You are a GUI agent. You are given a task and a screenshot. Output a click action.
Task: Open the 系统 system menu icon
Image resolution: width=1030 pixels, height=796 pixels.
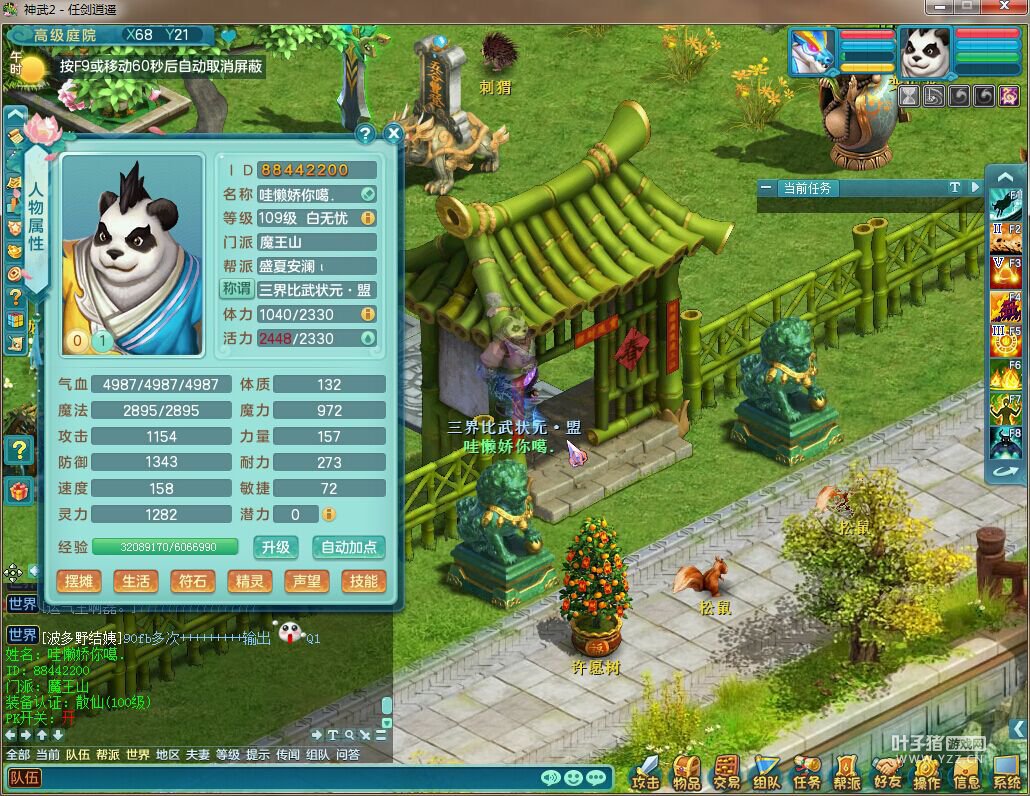click(1006, 772)
